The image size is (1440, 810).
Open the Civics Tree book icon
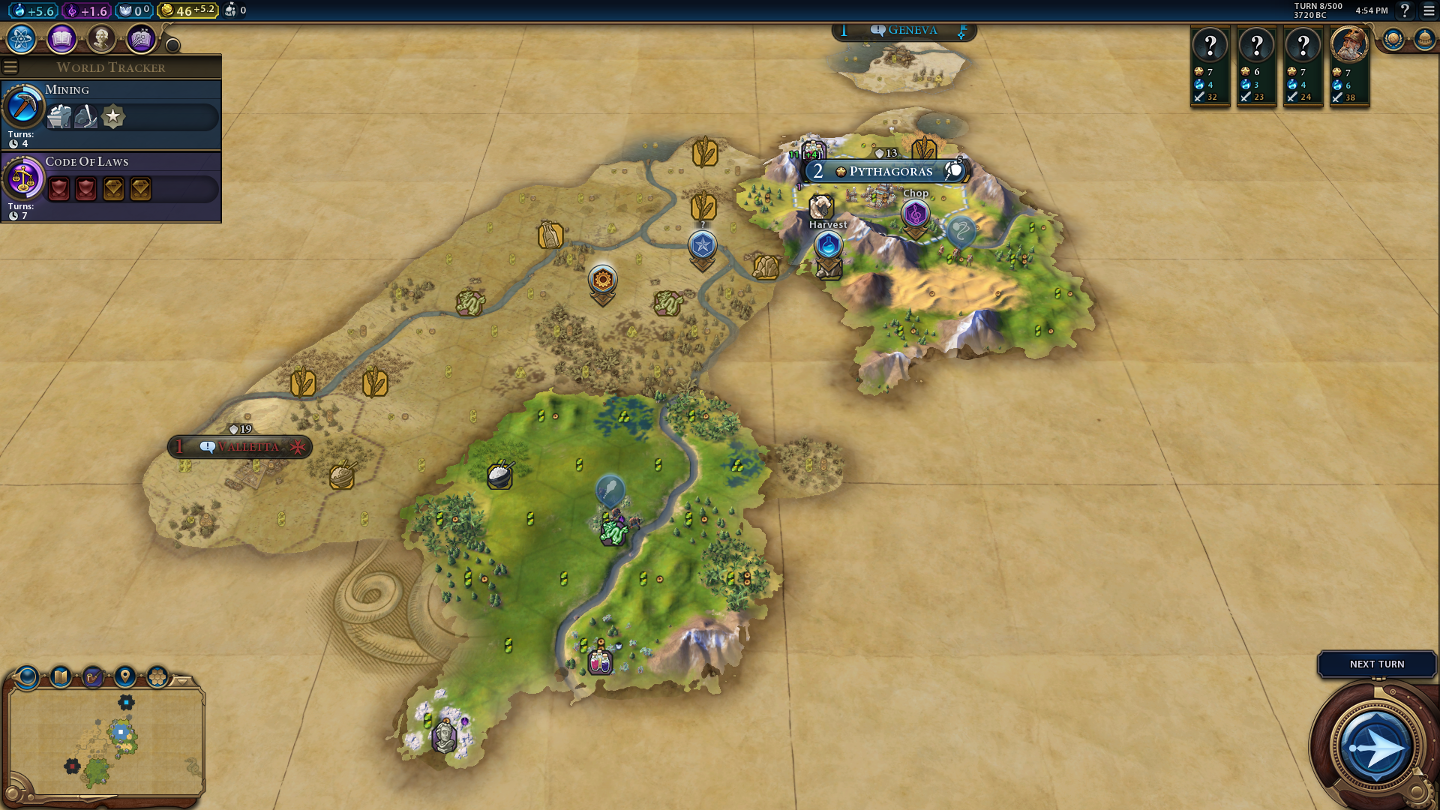pos(62,39)
